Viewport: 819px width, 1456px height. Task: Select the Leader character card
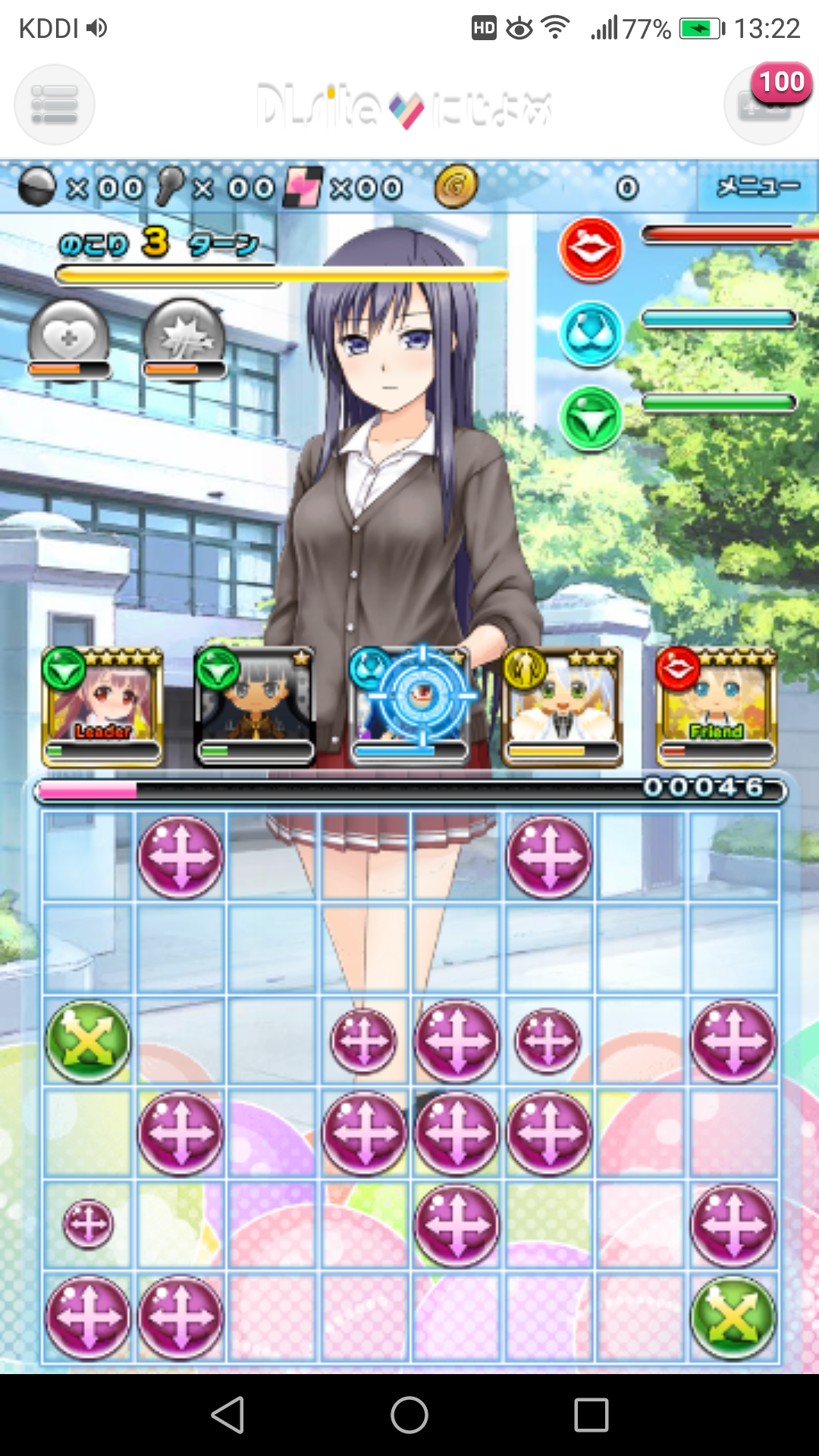pyautogui.click(x=102, y=706)
